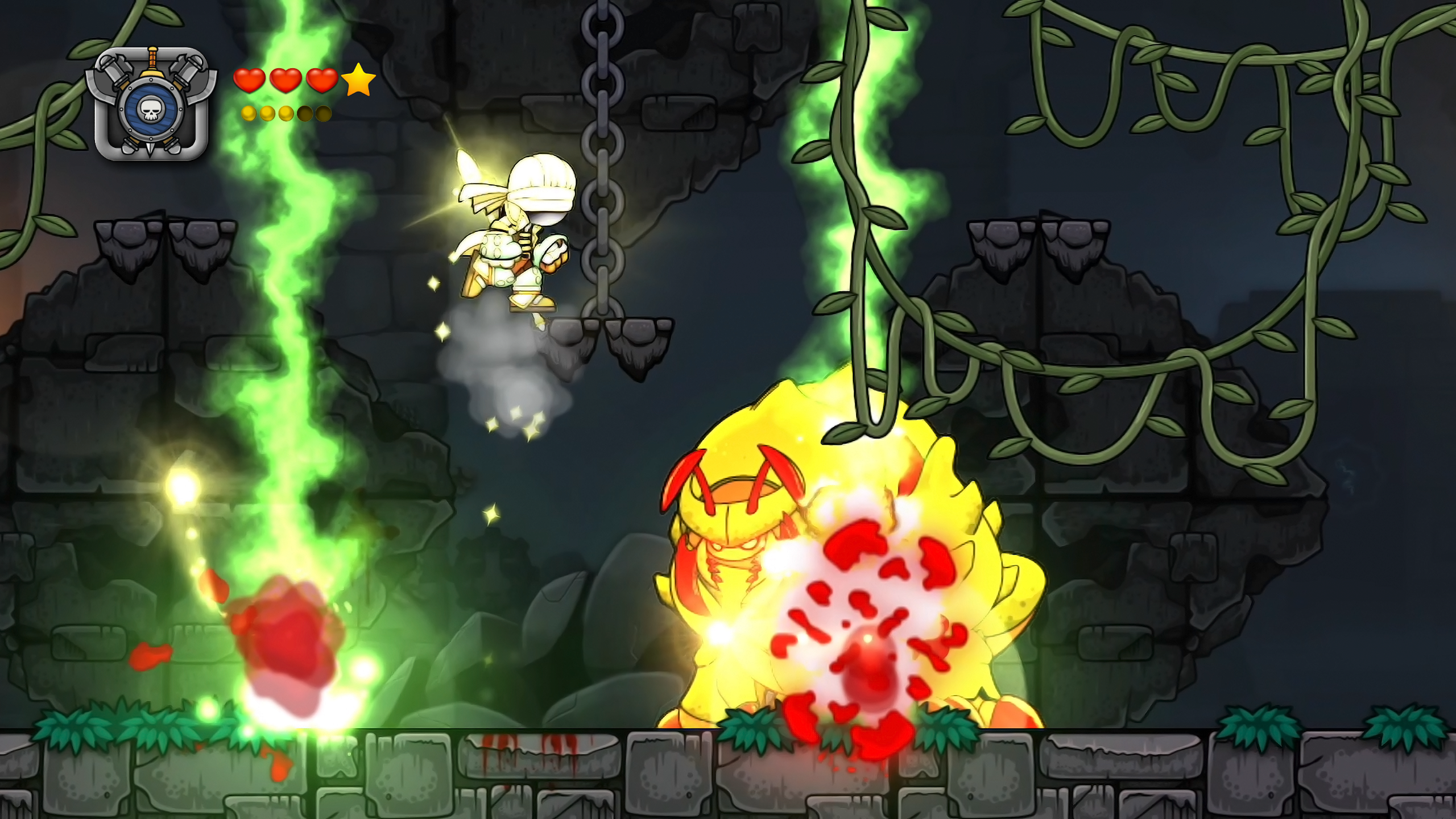The width and height of the screenshot is (1456, 819).
Task: Click the first red heart icon
Action: coord(249,81)
